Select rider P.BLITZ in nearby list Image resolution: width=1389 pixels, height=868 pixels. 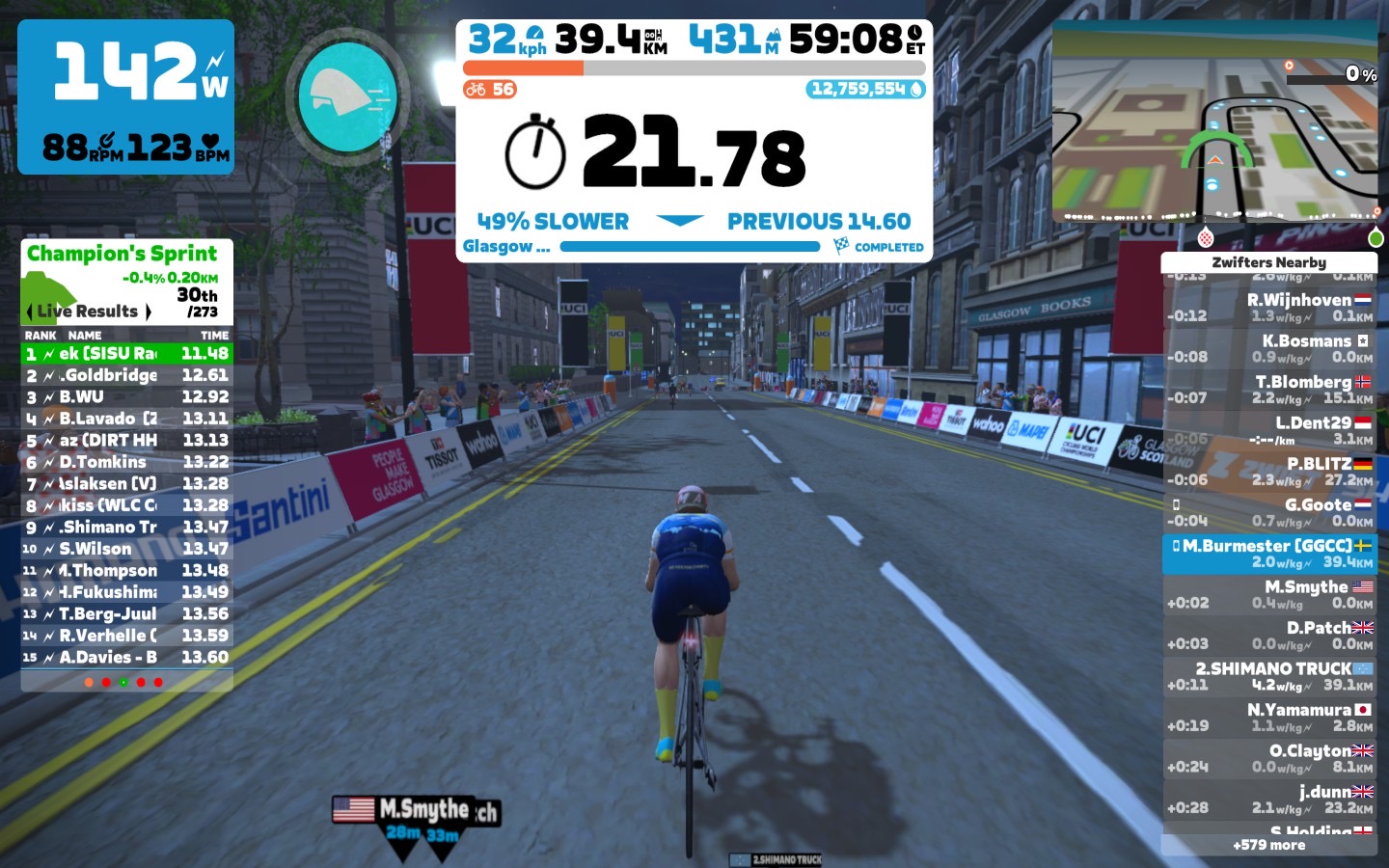click(x=1269, y=471)
